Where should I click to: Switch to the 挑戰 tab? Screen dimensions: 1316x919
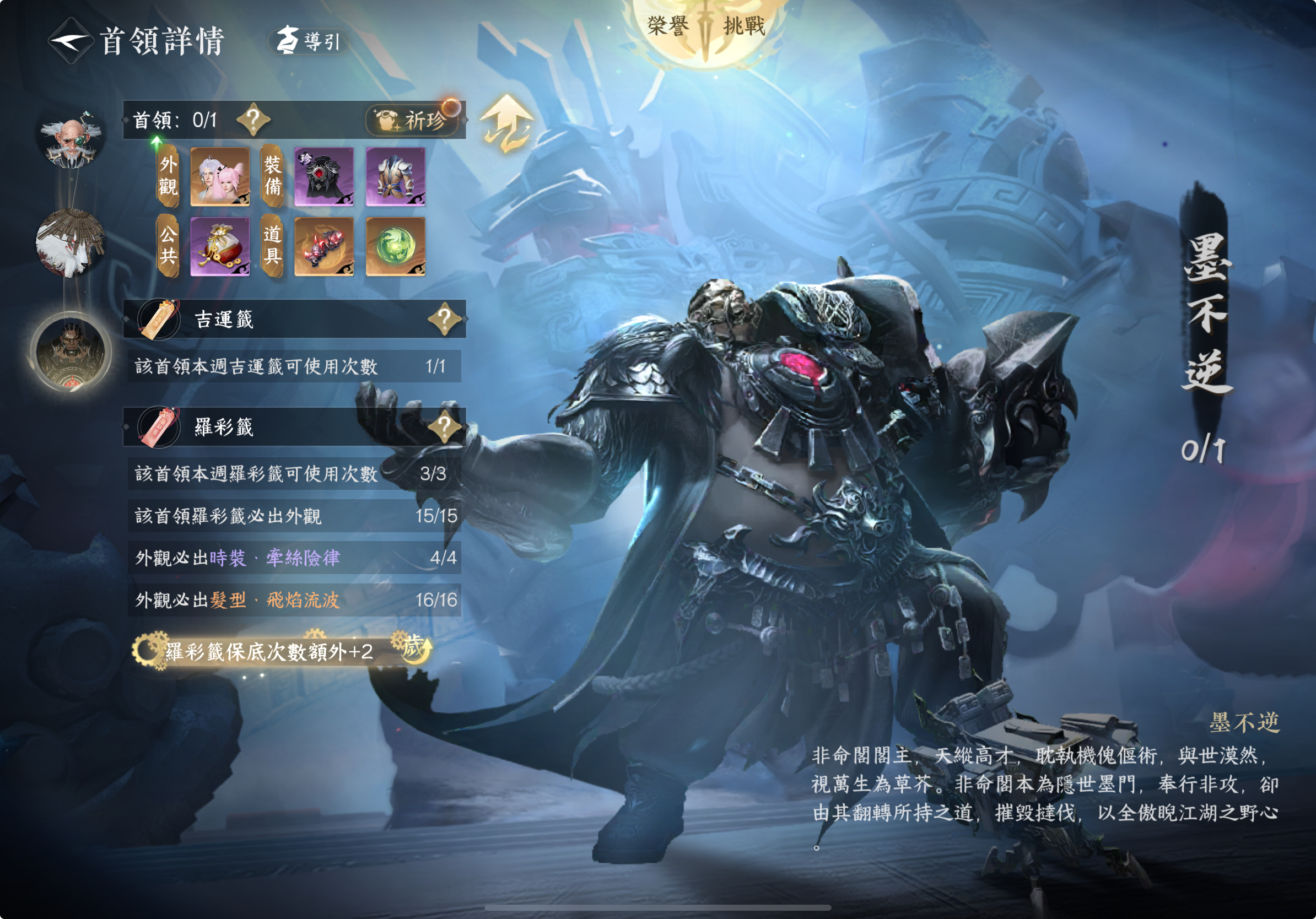click(x=744, y=26)
